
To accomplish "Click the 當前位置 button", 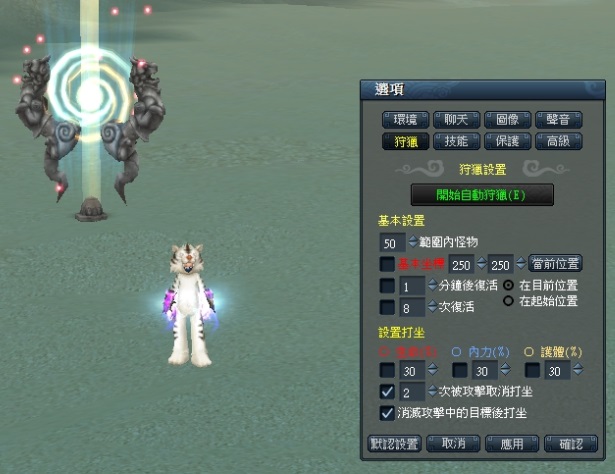I will [x=555, y=264].
